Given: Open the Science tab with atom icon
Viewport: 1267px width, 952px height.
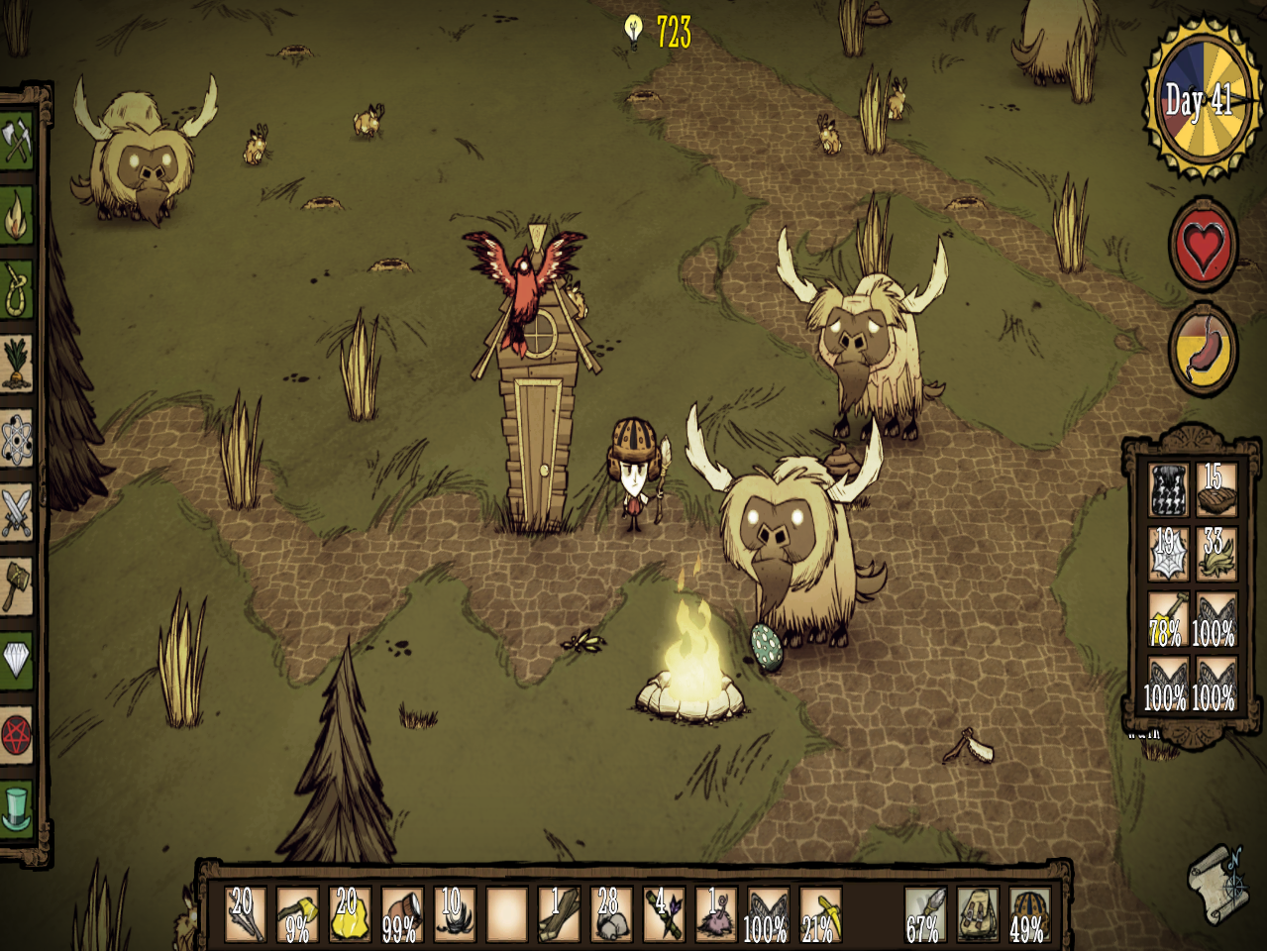Looking at the screenshot, I should pos(16,439).
